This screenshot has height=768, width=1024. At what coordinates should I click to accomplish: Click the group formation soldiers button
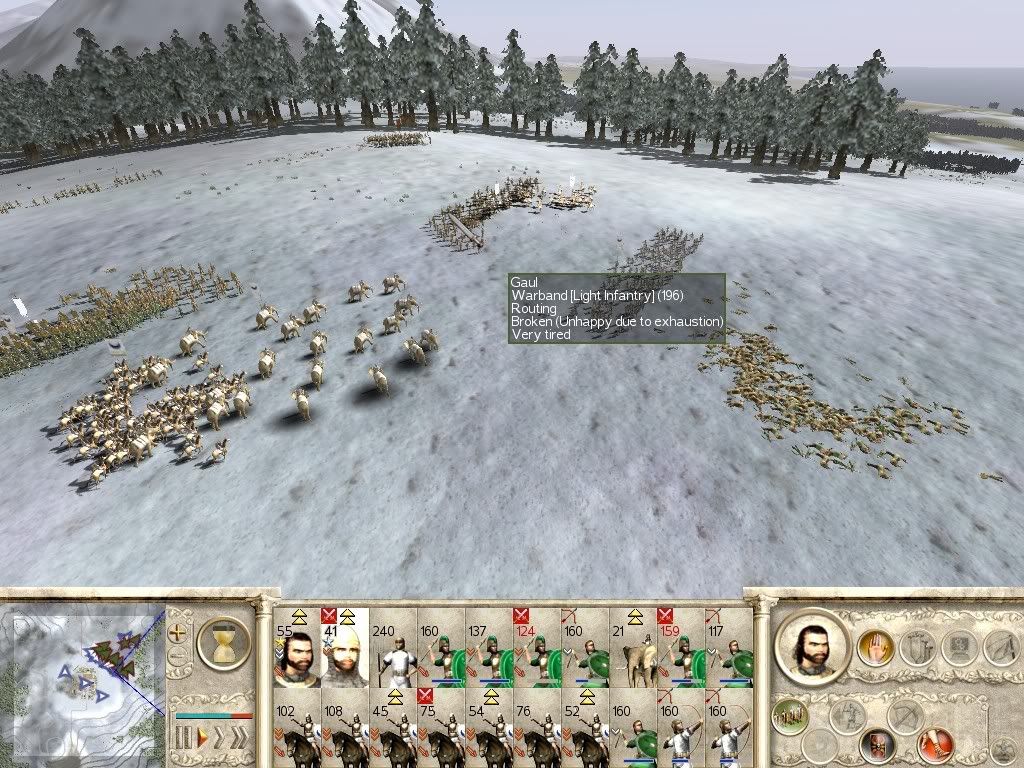[790, 713]
